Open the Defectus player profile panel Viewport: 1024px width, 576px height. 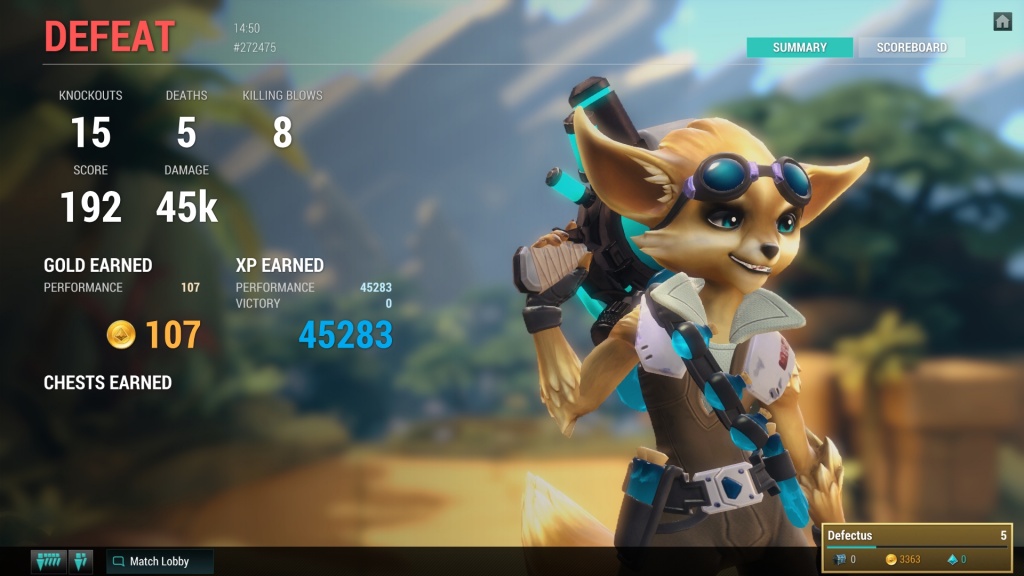917,547
